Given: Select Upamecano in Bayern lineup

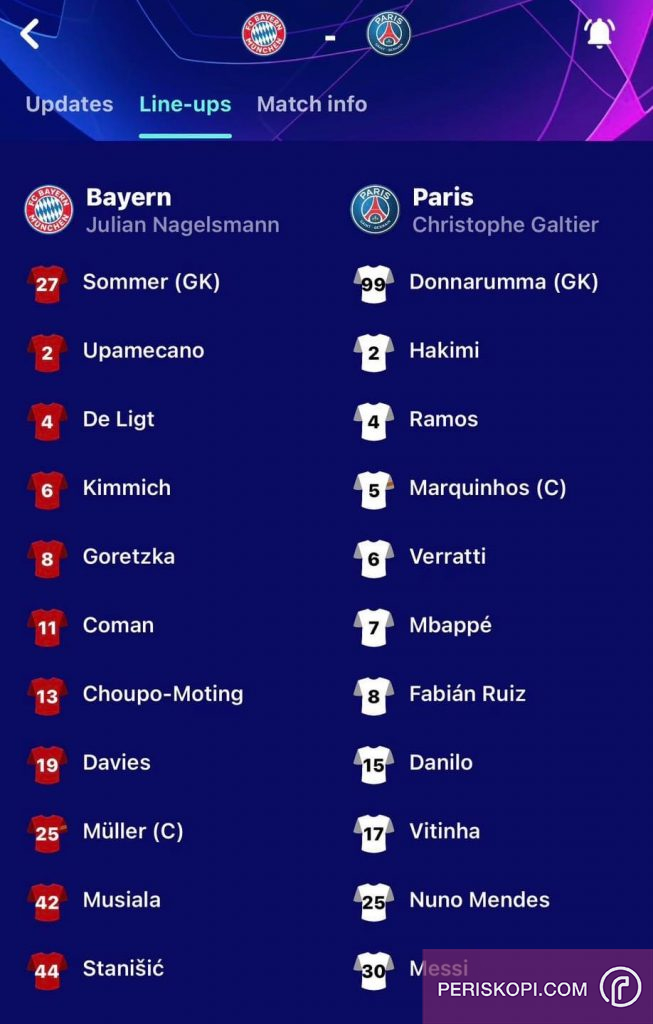Looking at the screenshot, I should tap(143, 351).
